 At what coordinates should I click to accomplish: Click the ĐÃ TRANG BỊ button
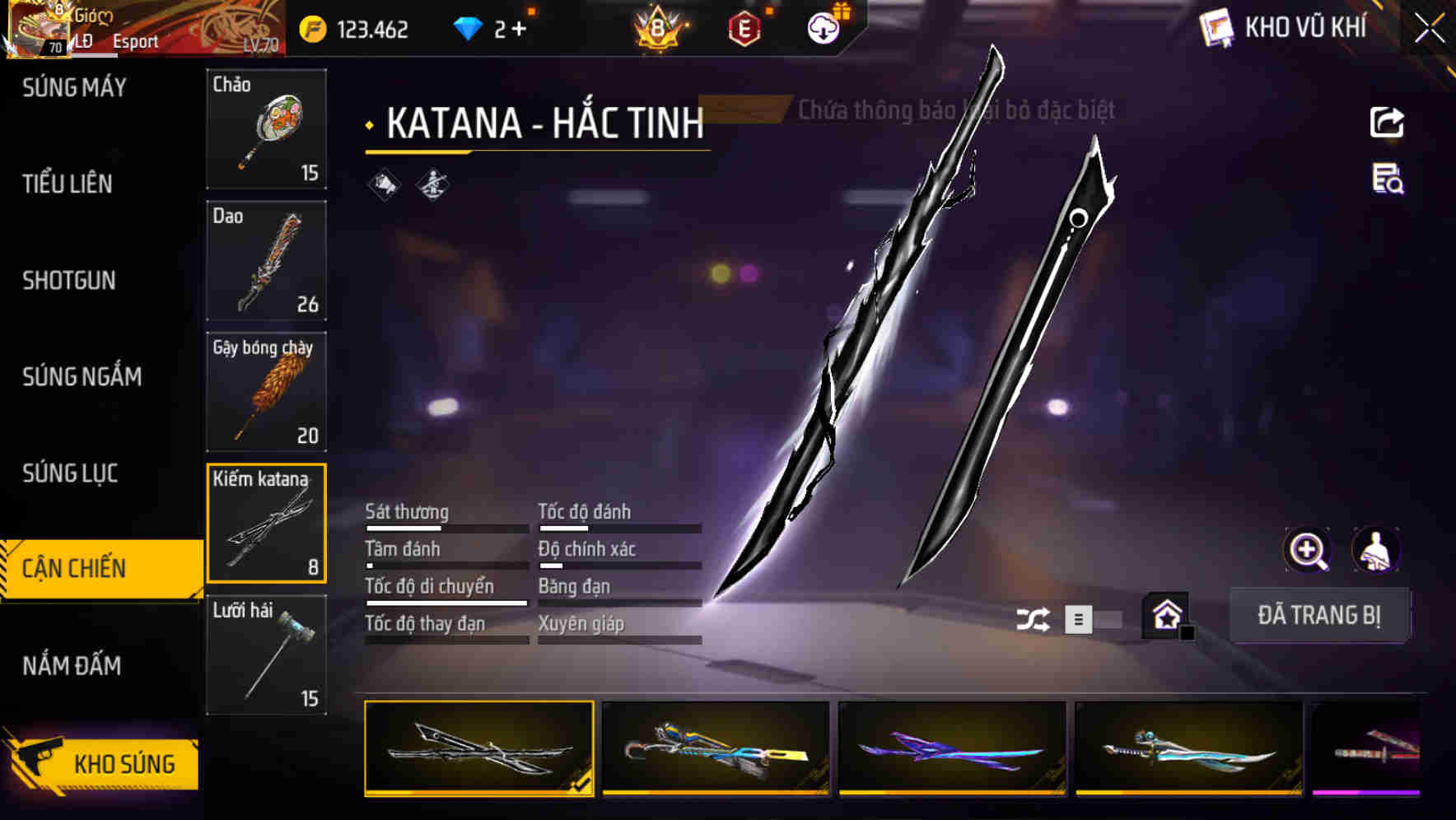coord(1319,616)
